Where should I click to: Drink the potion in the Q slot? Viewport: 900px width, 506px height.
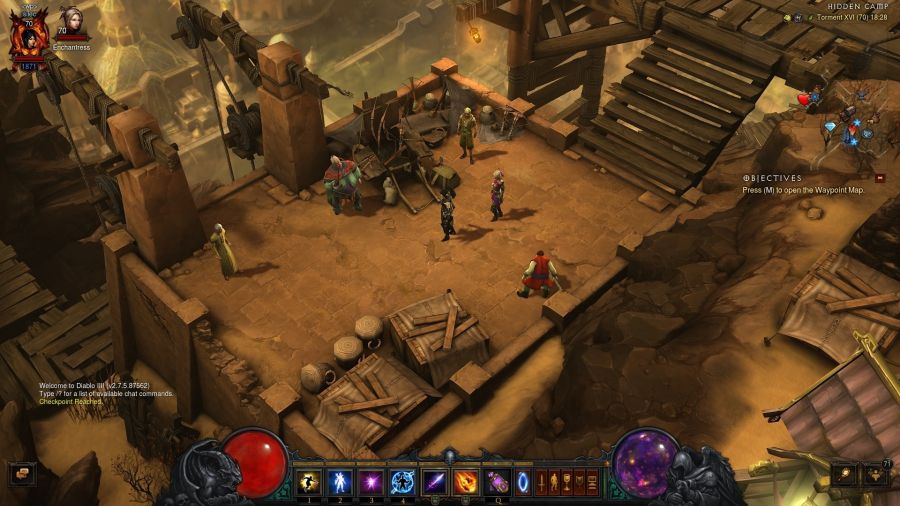496,482
